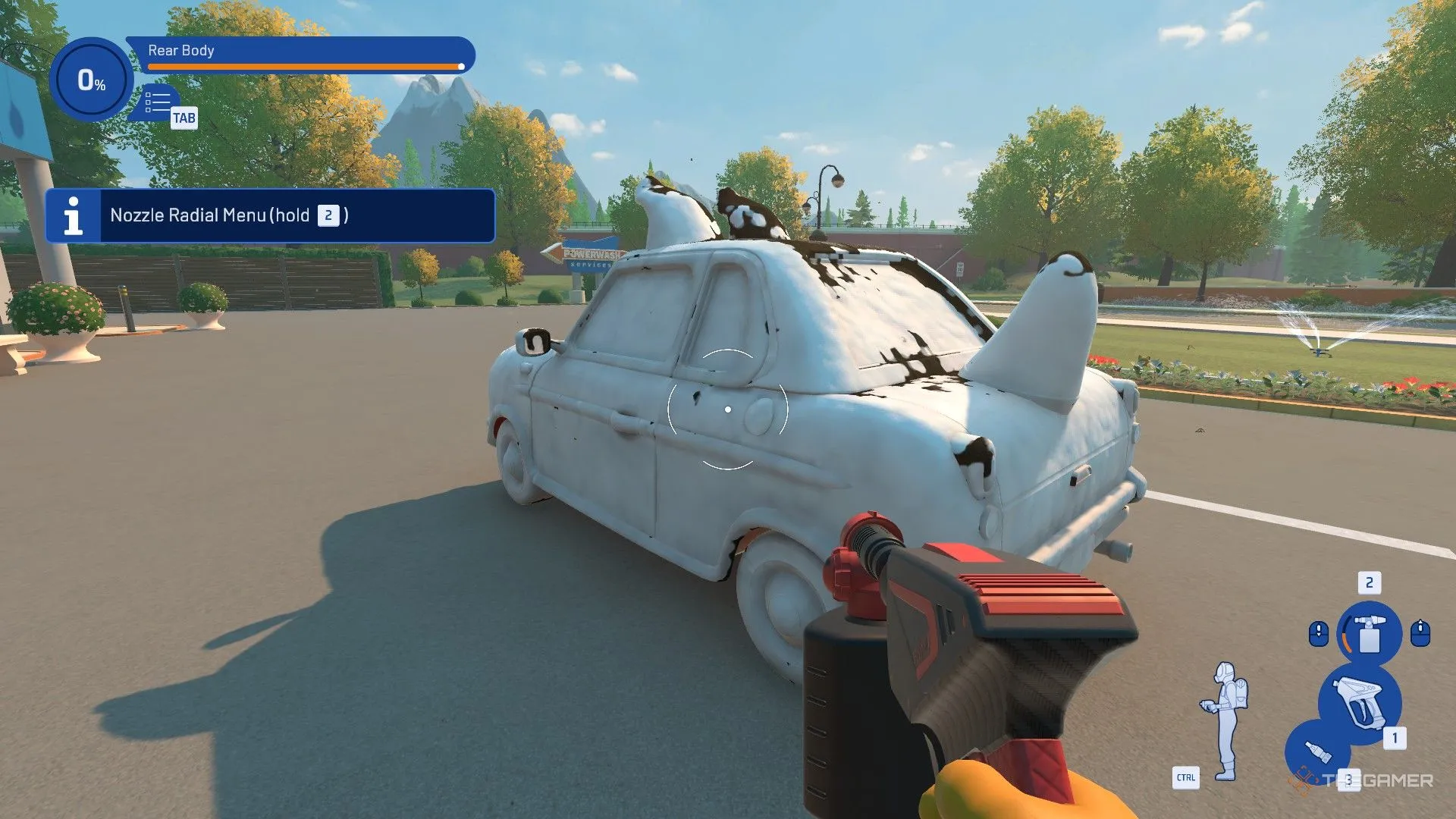Click the keycap 2 inside the Nozzle banner
Image resolution: width=1456 pixels, height=819 pixels.
(328, 216)
